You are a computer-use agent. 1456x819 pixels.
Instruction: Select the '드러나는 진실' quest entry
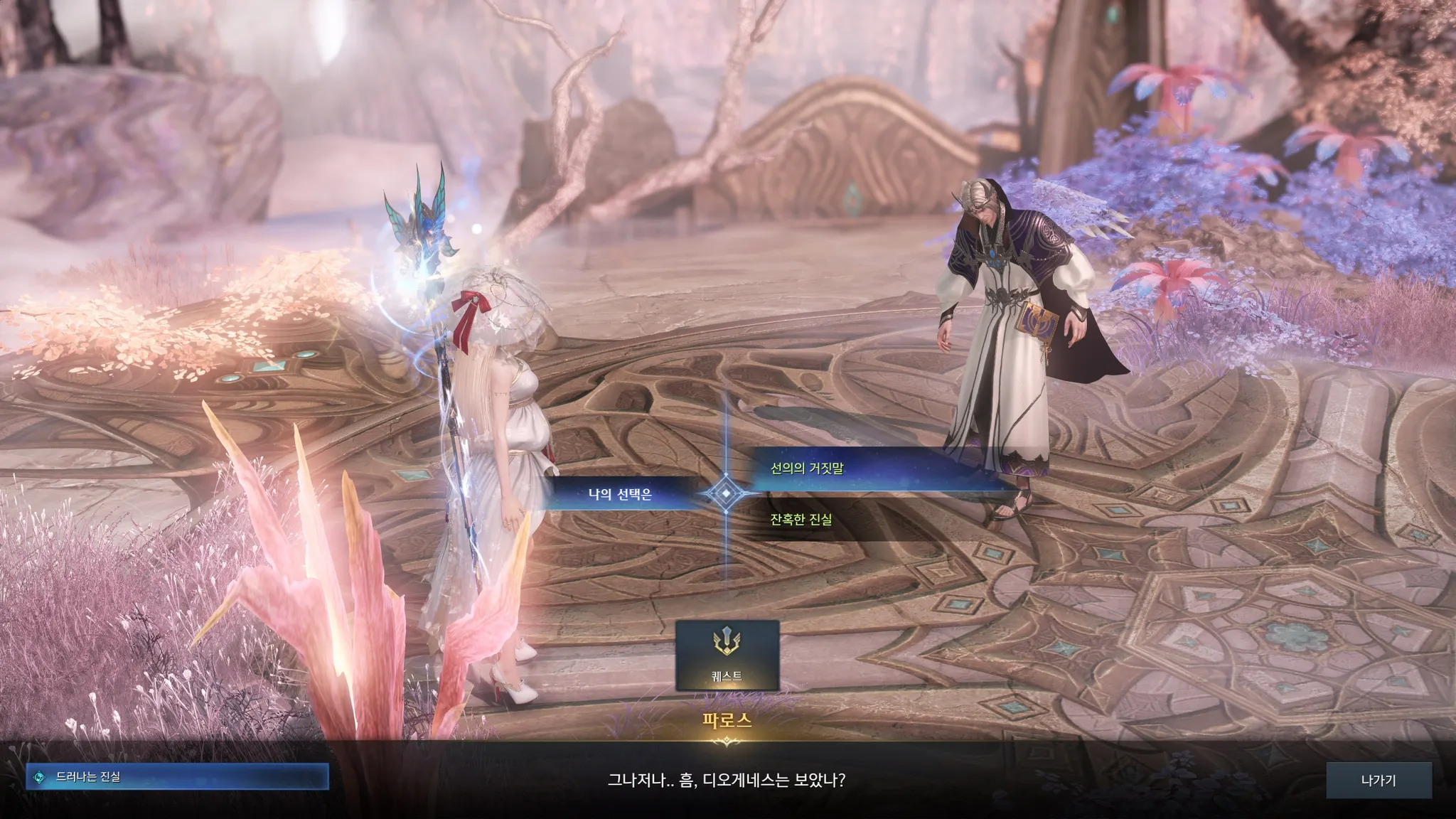(x=177, y=777)
